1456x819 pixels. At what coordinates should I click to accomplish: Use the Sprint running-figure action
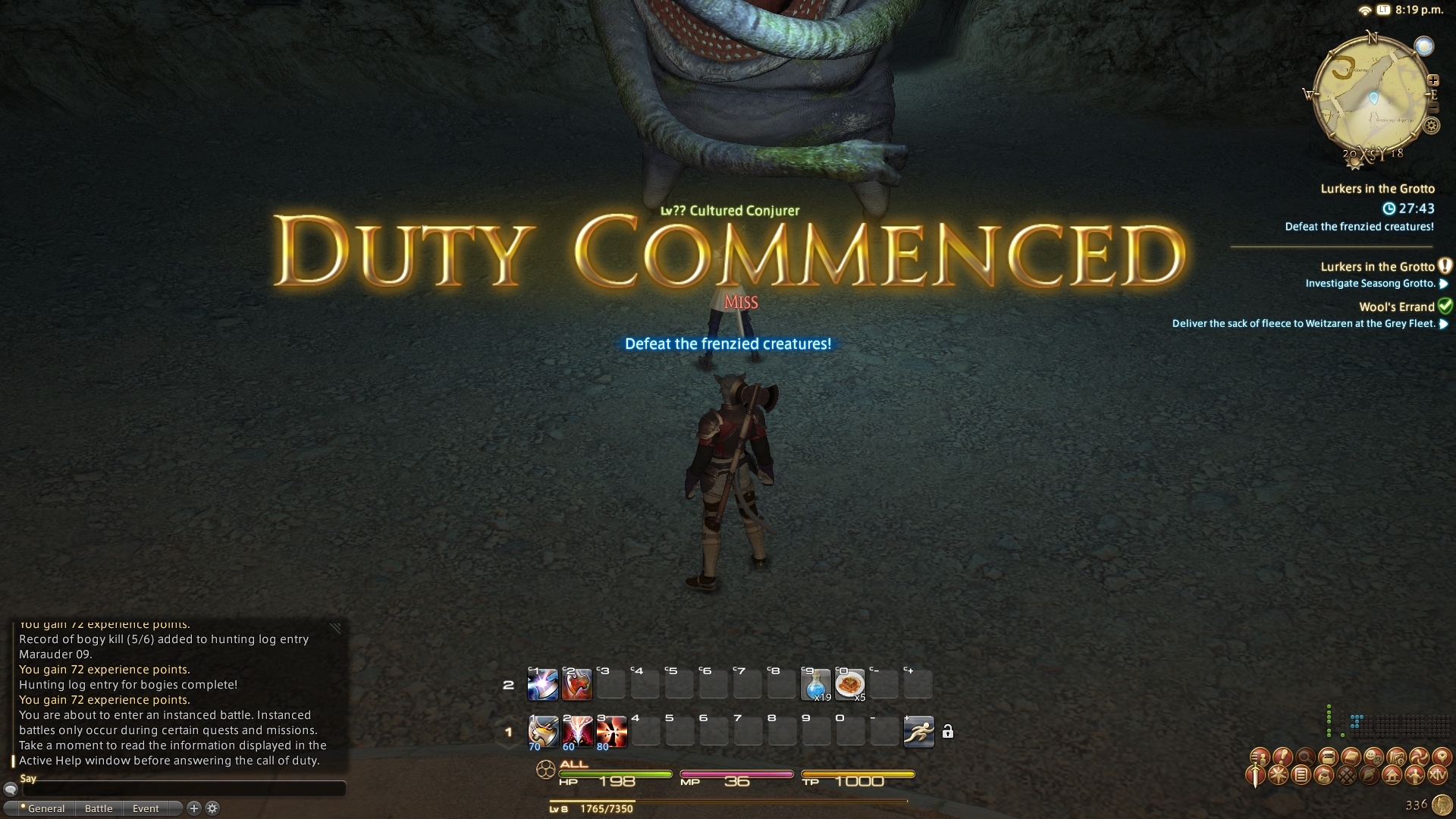918,732
